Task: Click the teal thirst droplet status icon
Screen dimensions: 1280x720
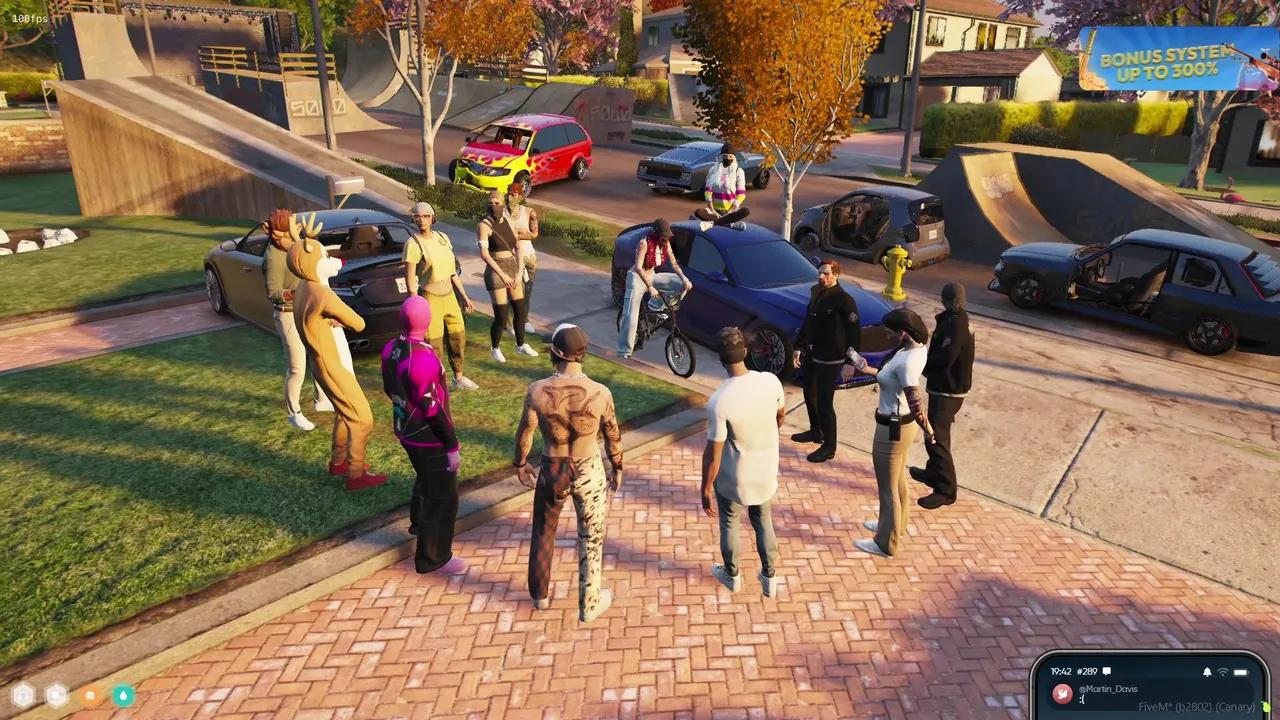Action: tap(124, 694)
